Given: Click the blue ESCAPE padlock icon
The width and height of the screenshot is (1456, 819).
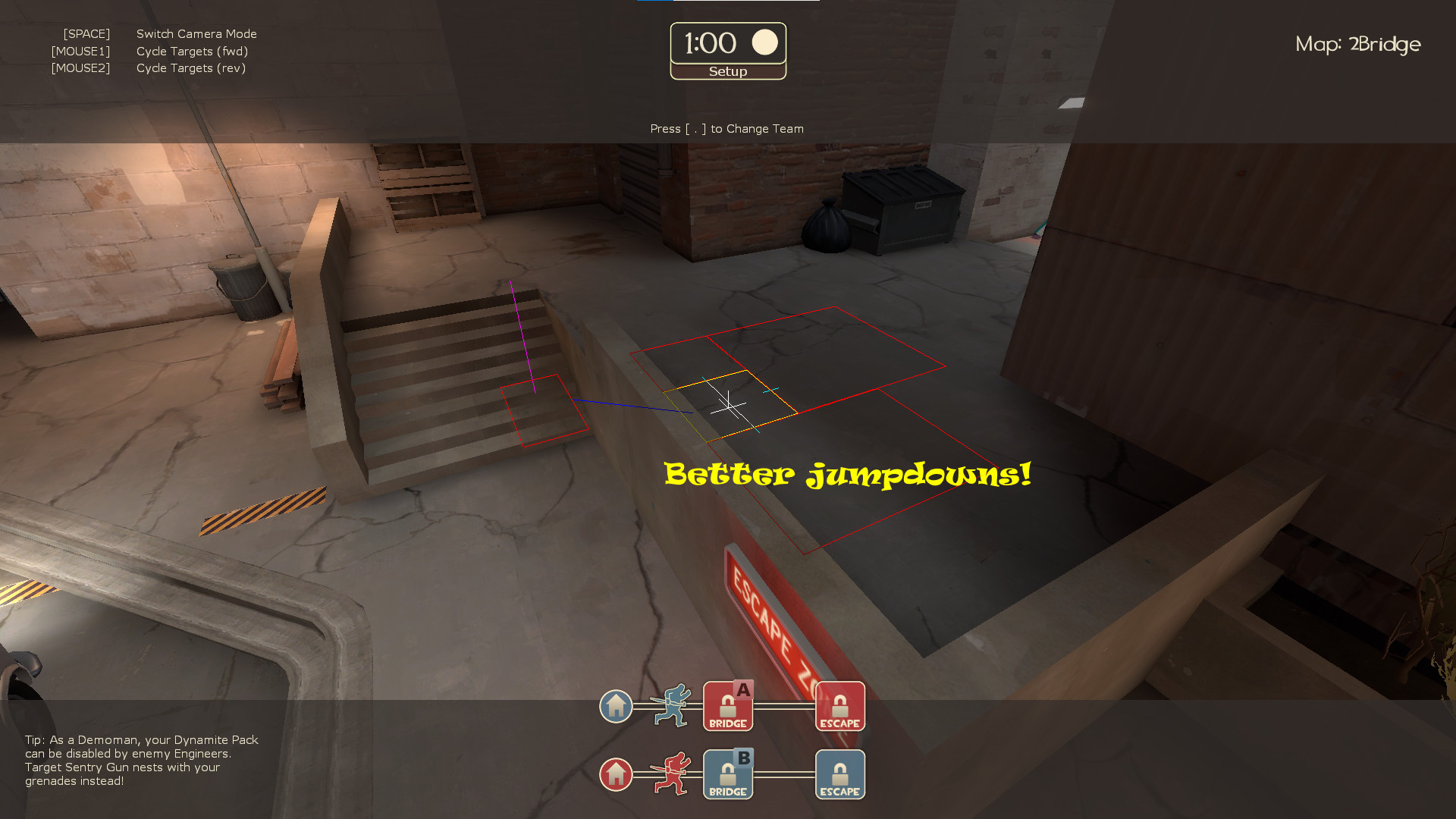Looking at the screenshot, I should click(839, 774).
